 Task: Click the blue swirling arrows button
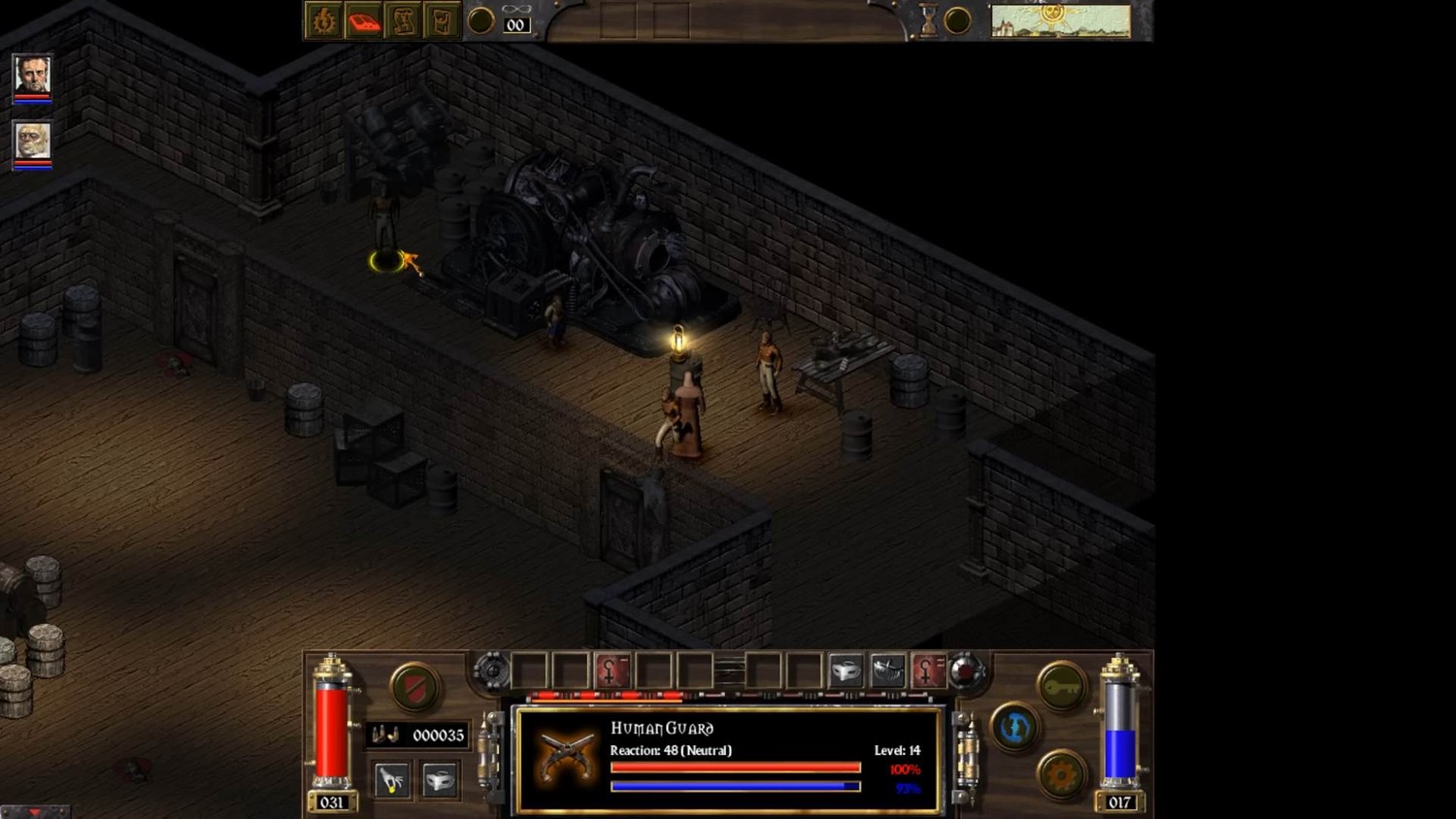point(1015,727)
